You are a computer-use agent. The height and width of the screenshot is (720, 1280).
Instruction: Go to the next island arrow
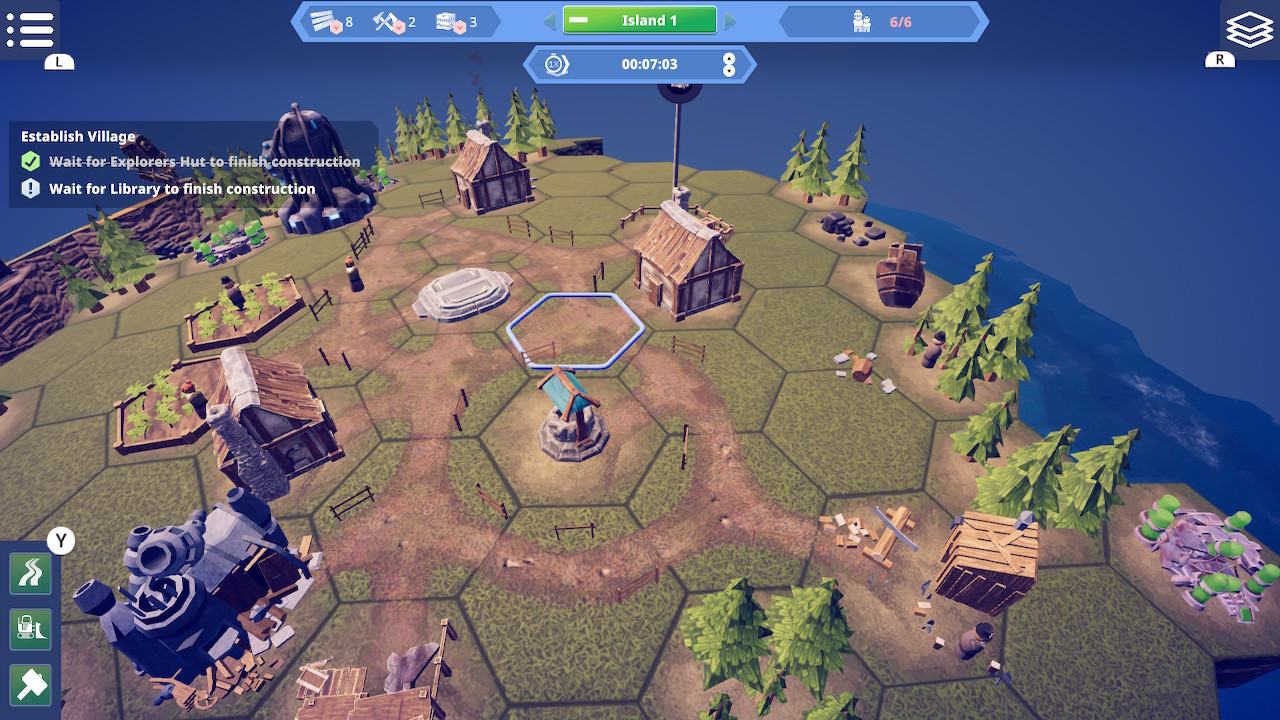(x=730, y=21)
